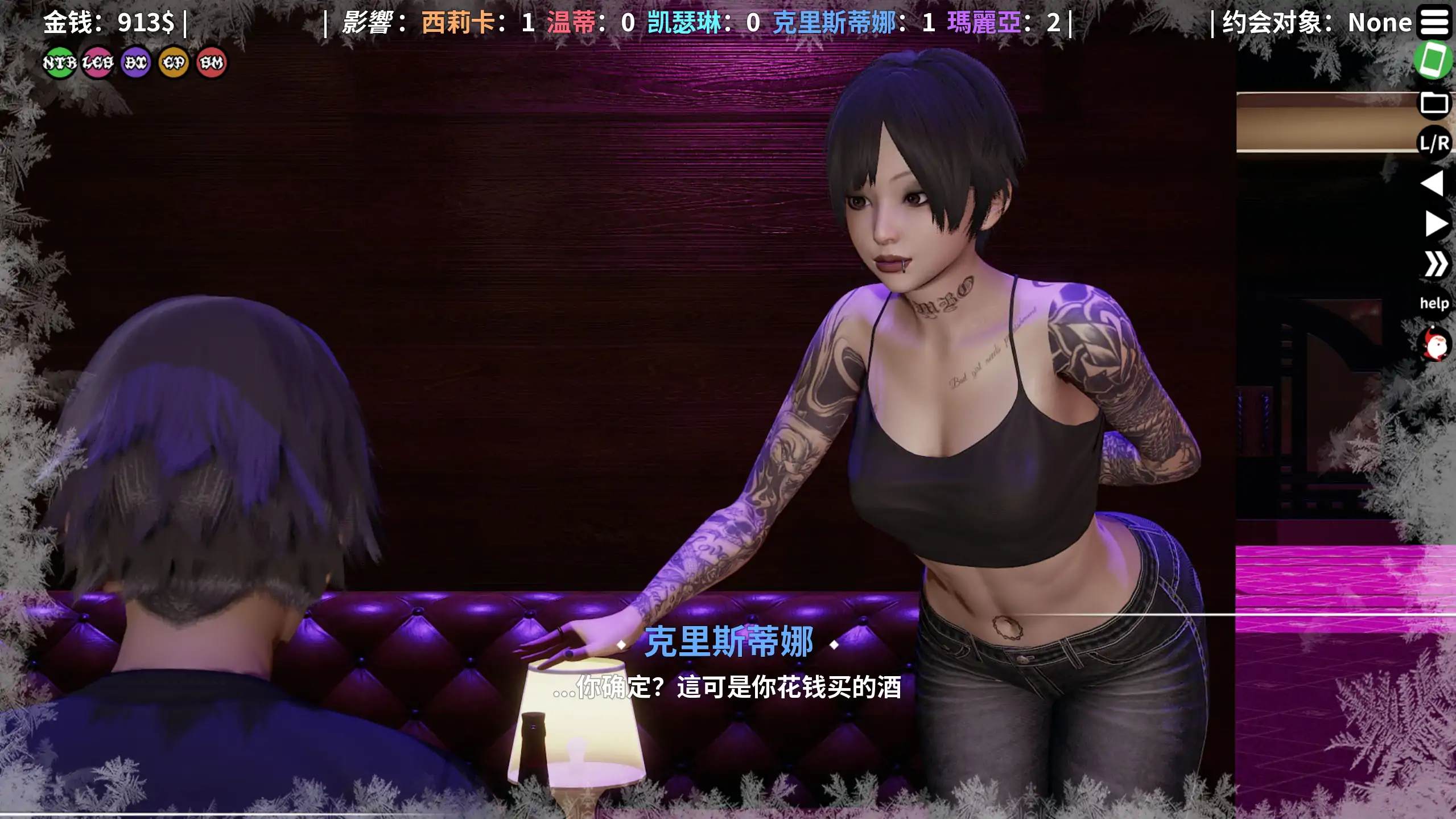Toggle the green NTR content badge

pos(60,63)
